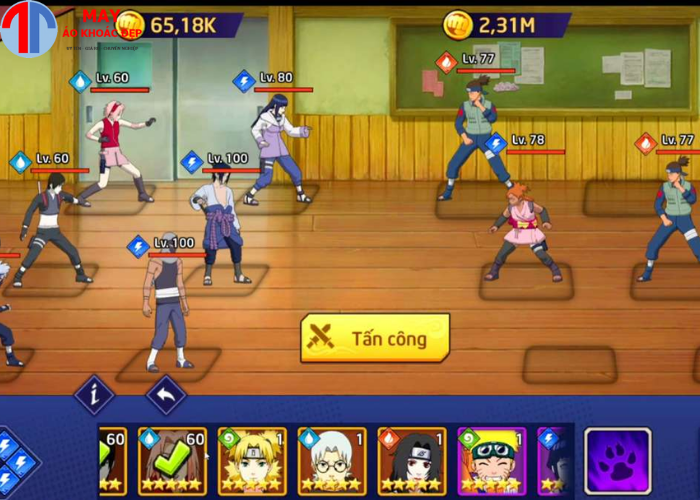Select the blonde Temari hero card

pyautogui.click(x=252, y=460)
